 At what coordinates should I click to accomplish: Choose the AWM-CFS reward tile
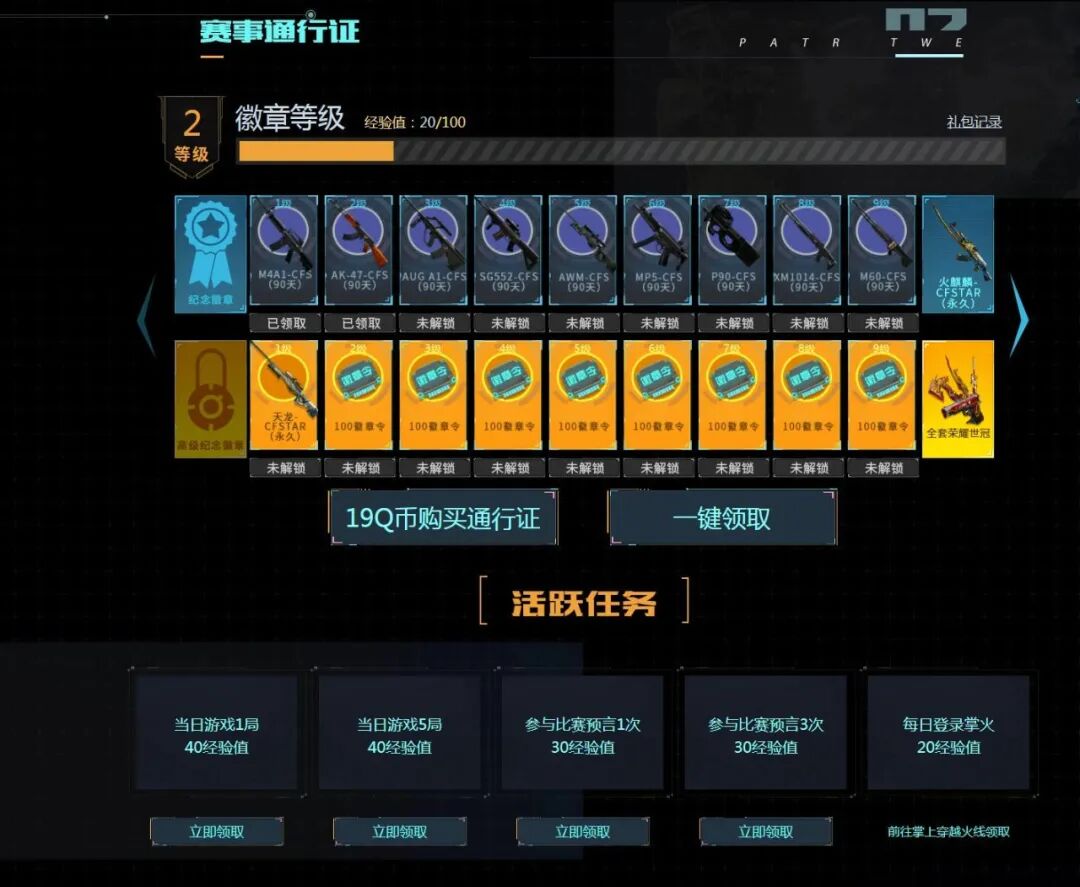[x=583, y=250]
